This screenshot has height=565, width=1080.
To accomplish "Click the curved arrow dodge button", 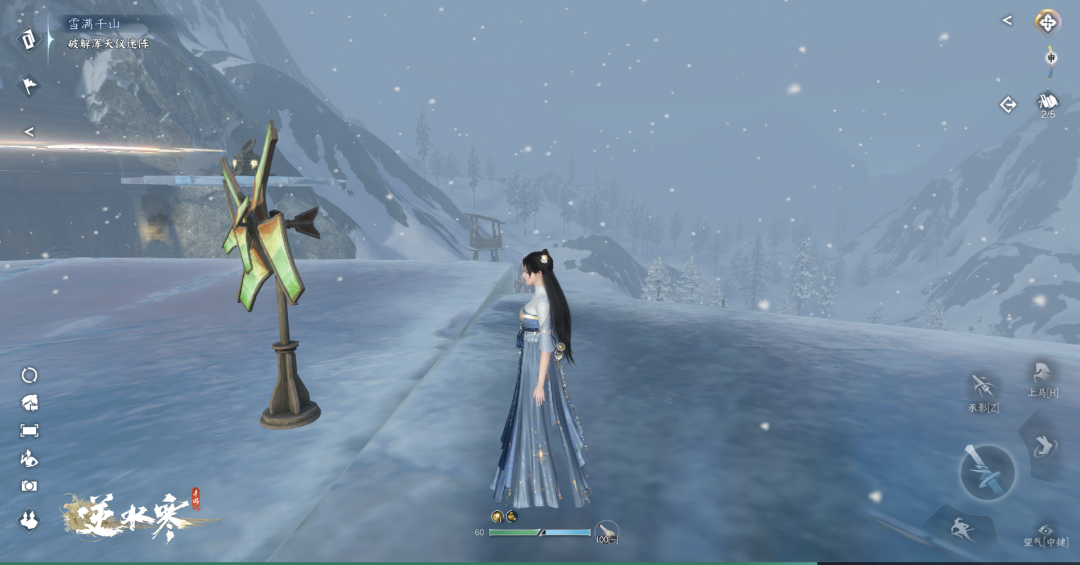I will point(1043,445).
